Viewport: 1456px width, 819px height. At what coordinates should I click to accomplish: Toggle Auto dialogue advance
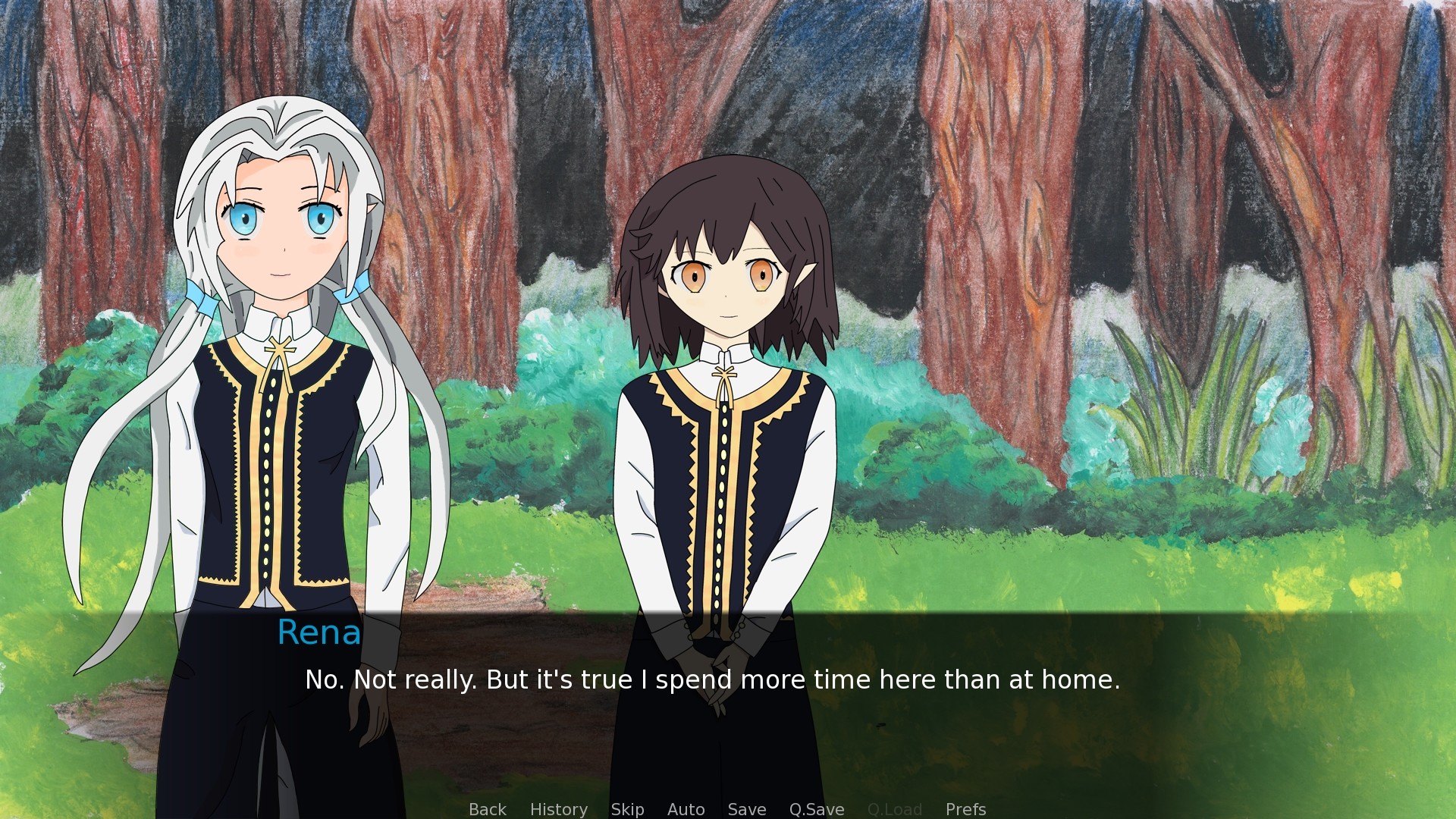click(x=686, y=809)
